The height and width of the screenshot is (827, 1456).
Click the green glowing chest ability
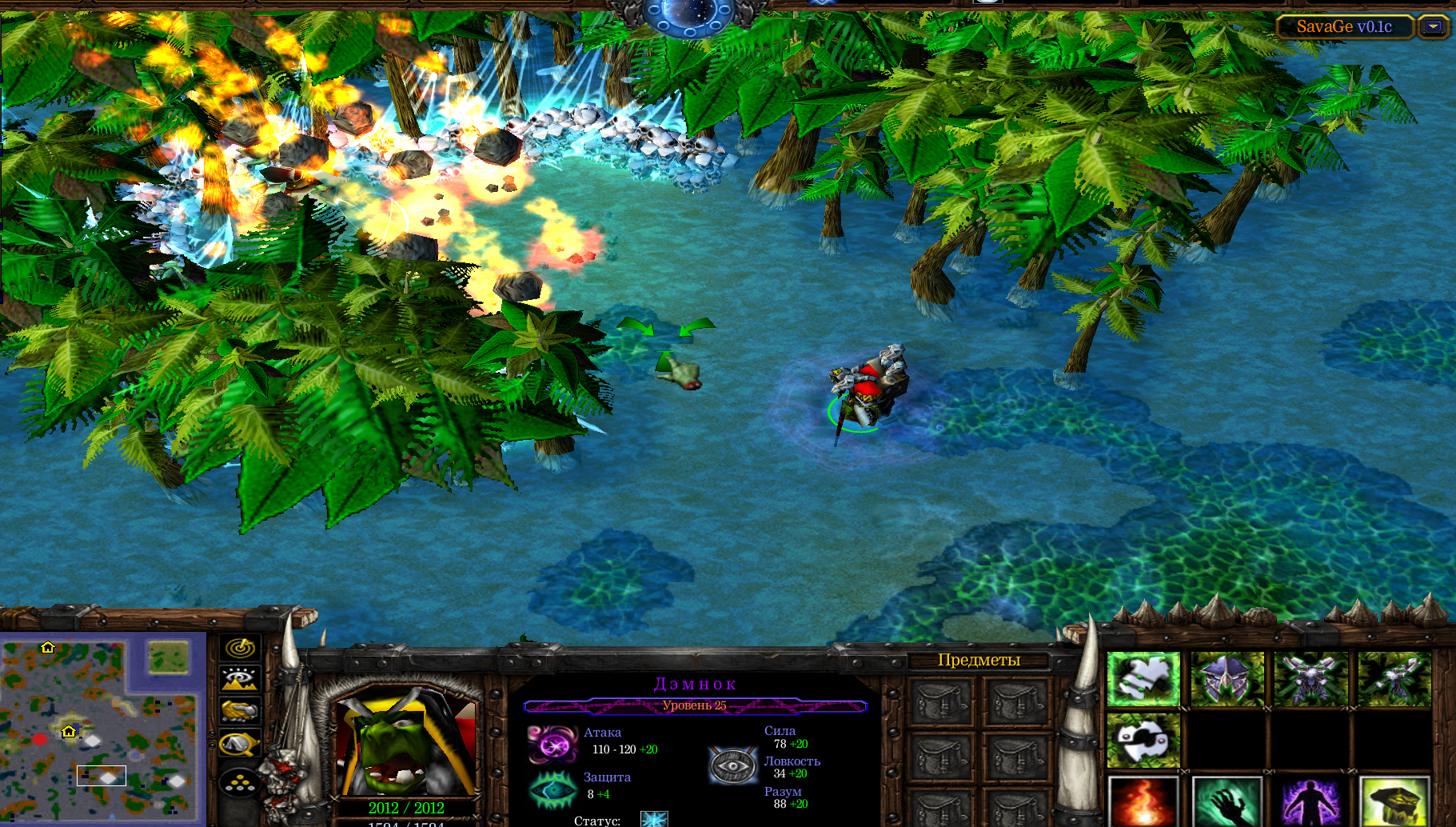[1394, 802]
